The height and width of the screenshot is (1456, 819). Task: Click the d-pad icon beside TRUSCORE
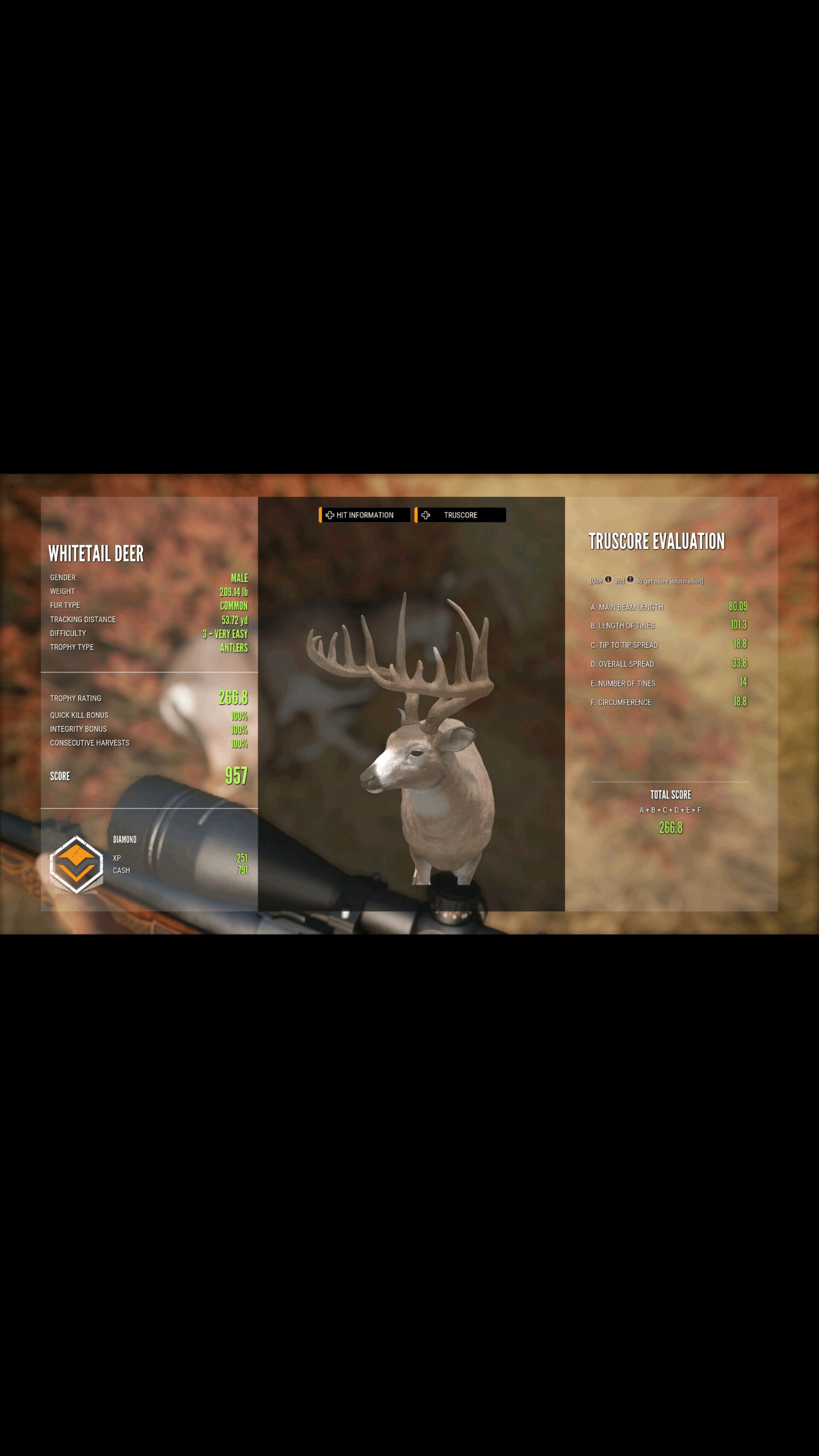tap(425, 515)
